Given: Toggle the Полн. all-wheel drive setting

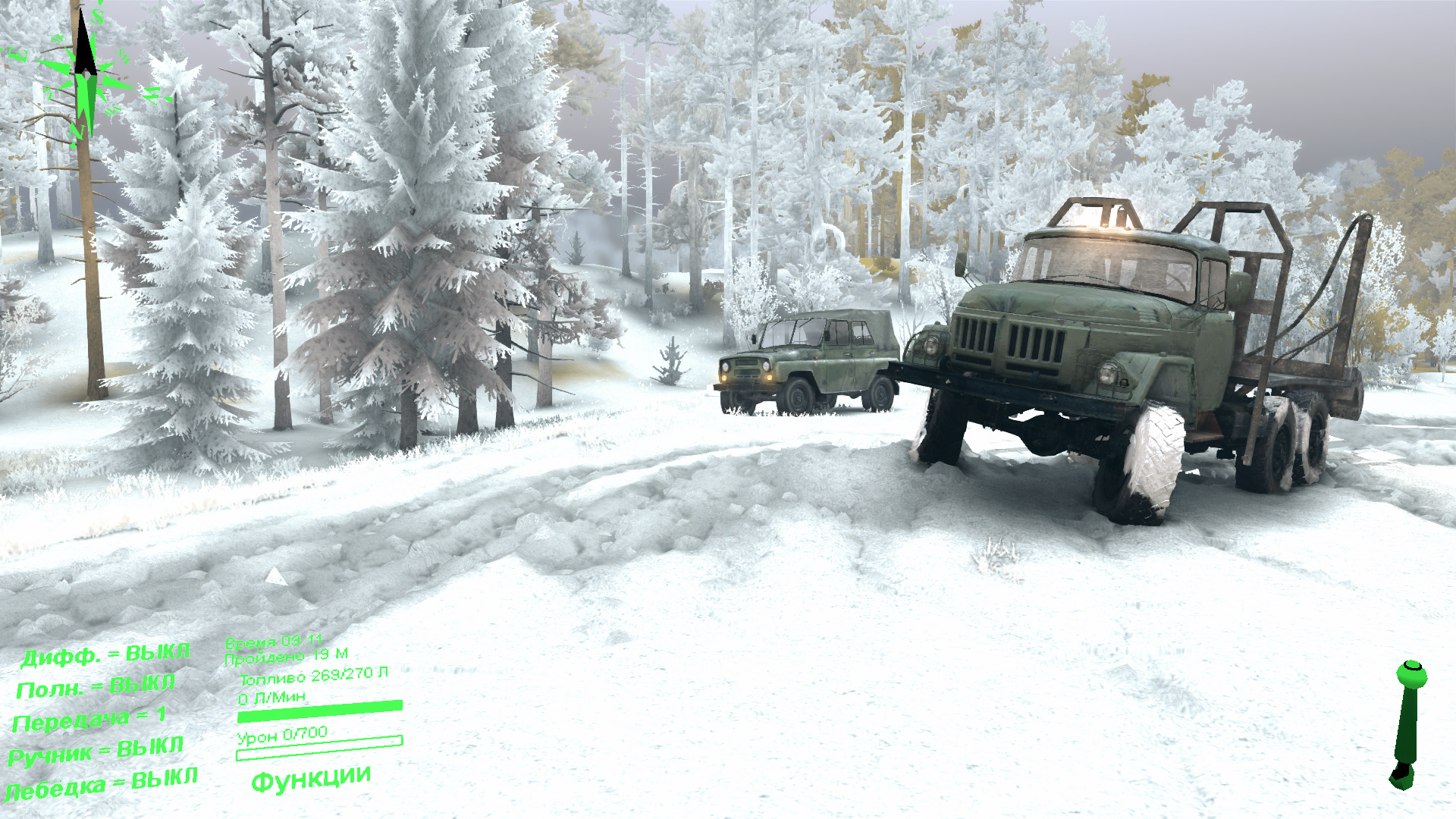Looking at the screenshot, I should tap(96, 687).
